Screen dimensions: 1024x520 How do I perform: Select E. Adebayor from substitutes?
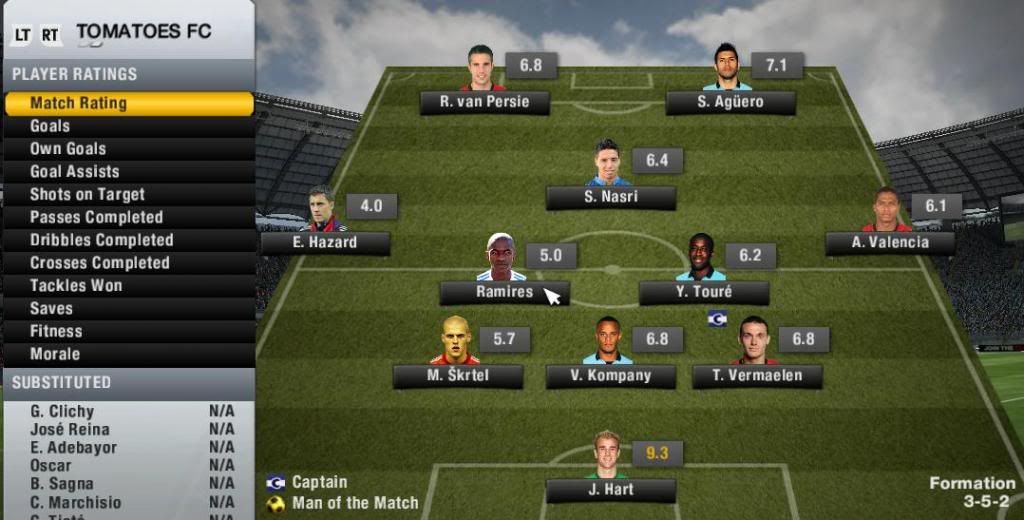tap(73, 448)
